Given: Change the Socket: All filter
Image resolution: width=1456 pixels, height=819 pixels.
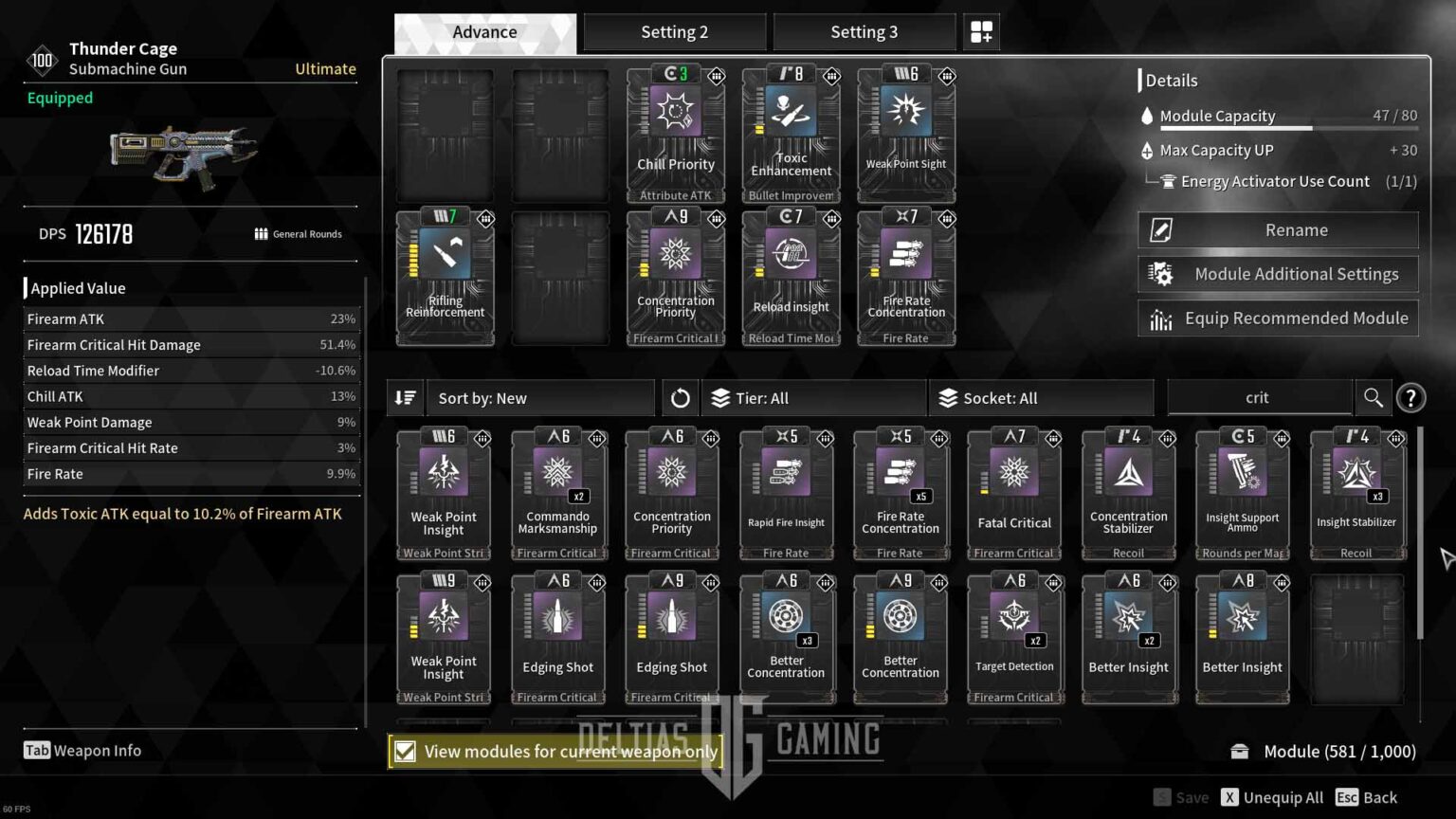Looking at the screenshot, I should (x=1041, y=398).
